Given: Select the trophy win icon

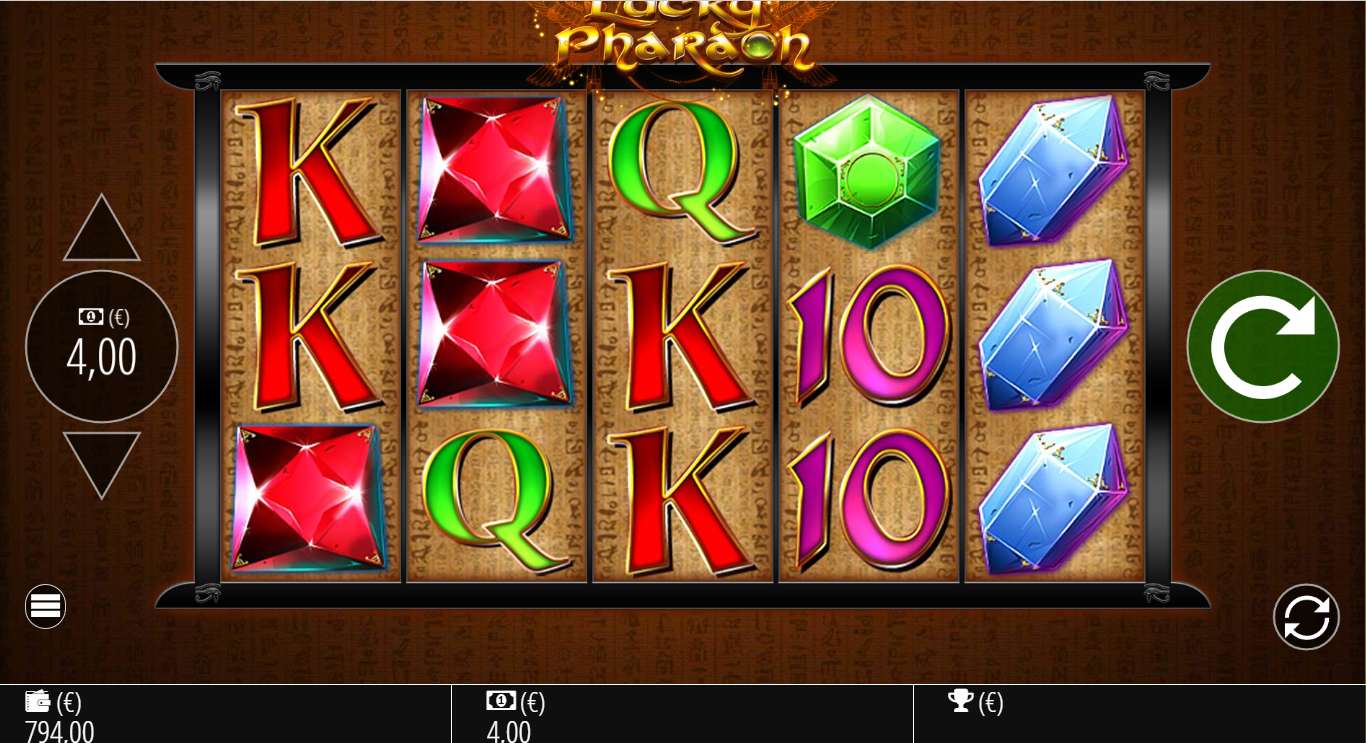Looking at the screenshot, I should coord(961,701).
